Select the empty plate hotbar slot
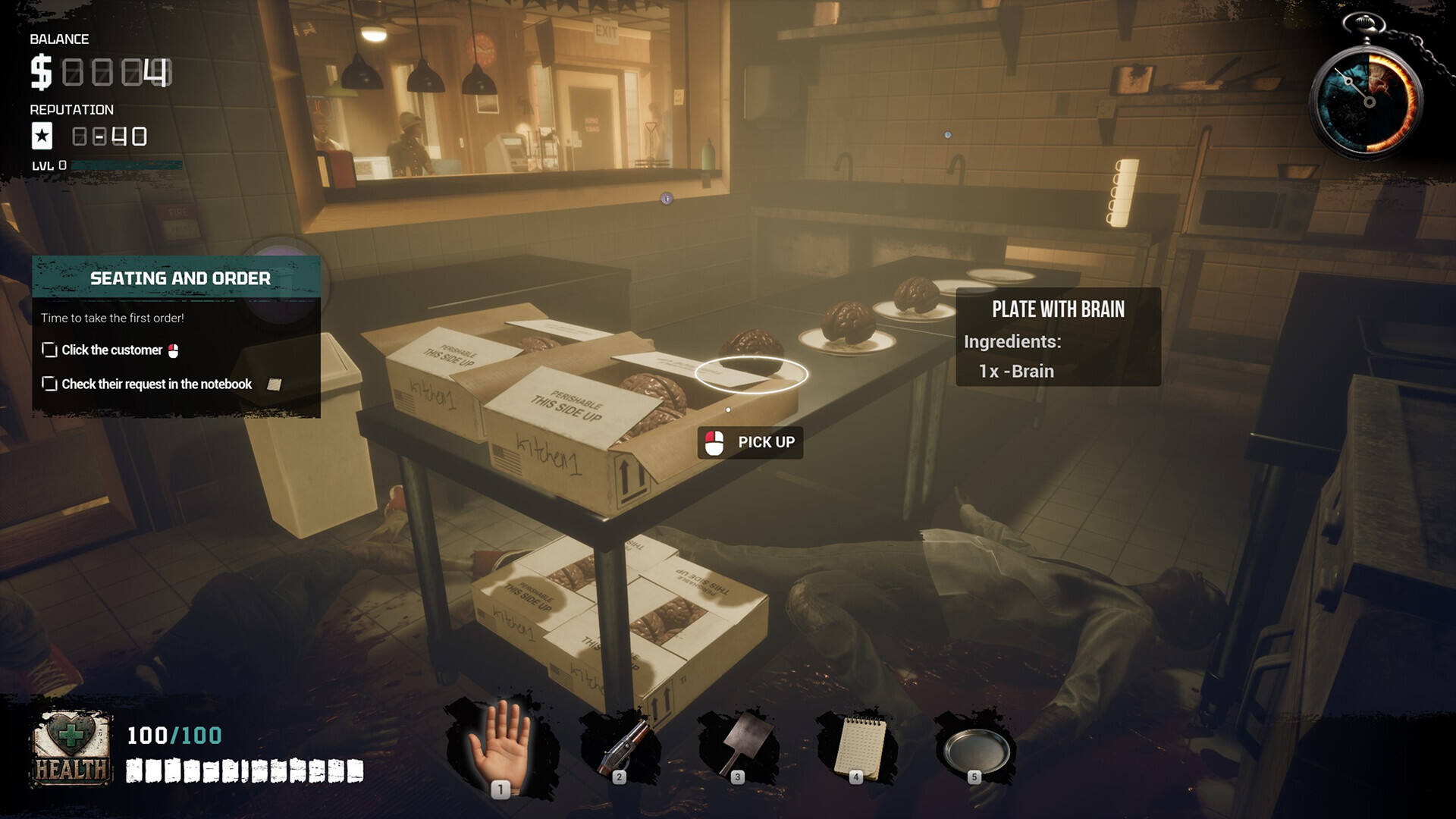 click(x=976, y=748)
